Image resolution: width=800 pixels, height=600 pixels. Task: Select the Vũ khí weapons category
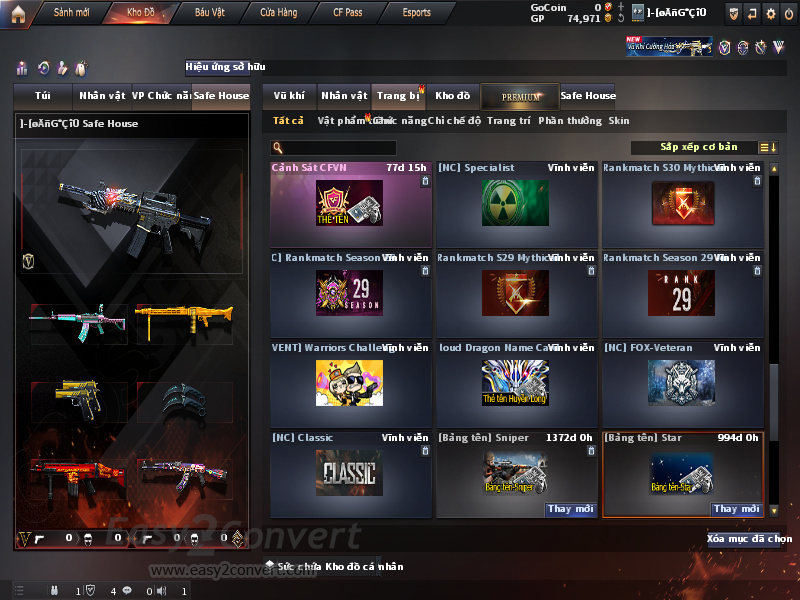pyautogui.click(x=289, y=96)
